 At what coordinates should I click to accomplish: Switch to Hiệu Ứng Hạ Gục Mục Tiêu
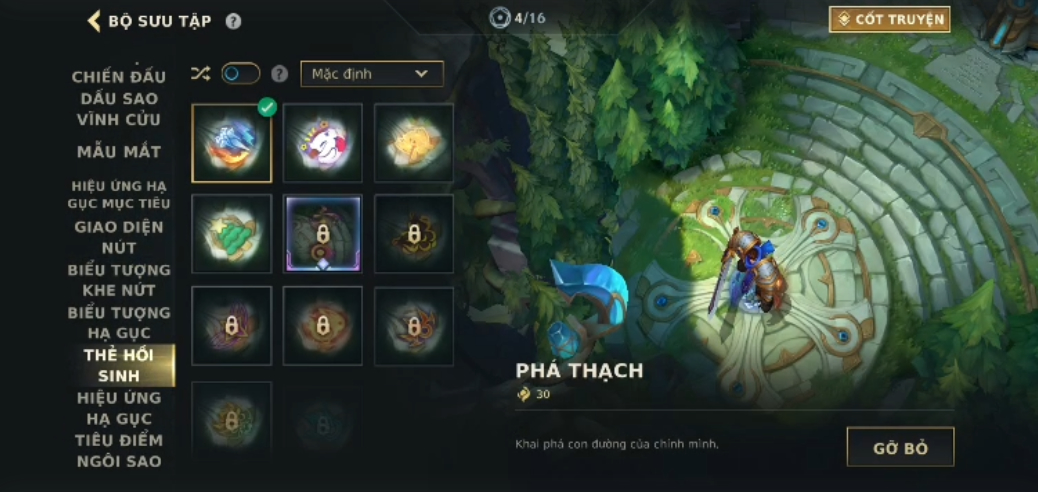120,194
